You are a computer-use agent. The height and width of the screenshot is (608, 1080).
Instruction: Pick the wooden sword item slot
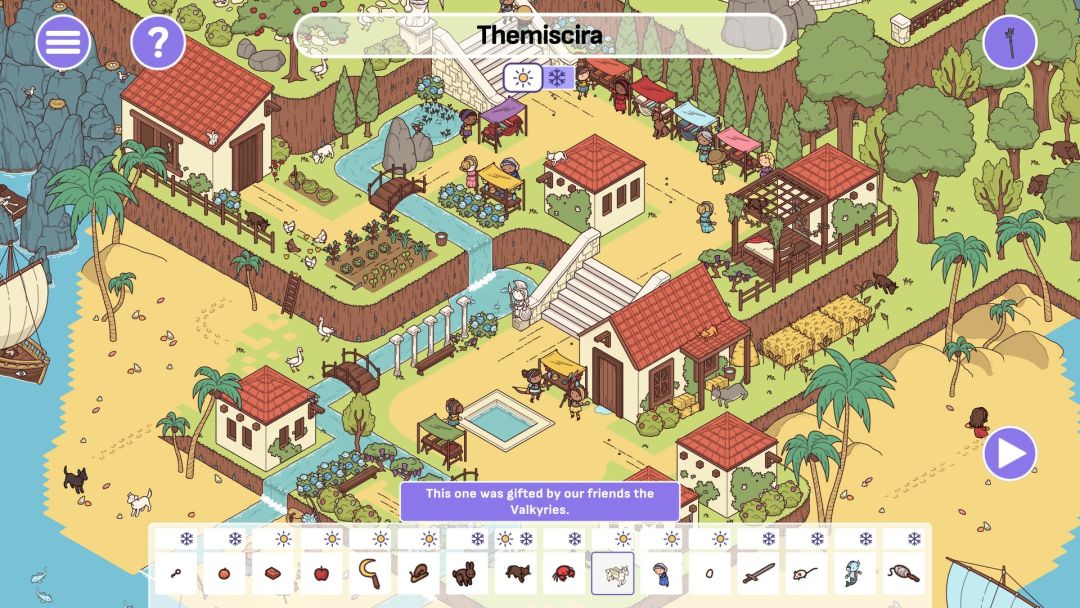758,574
